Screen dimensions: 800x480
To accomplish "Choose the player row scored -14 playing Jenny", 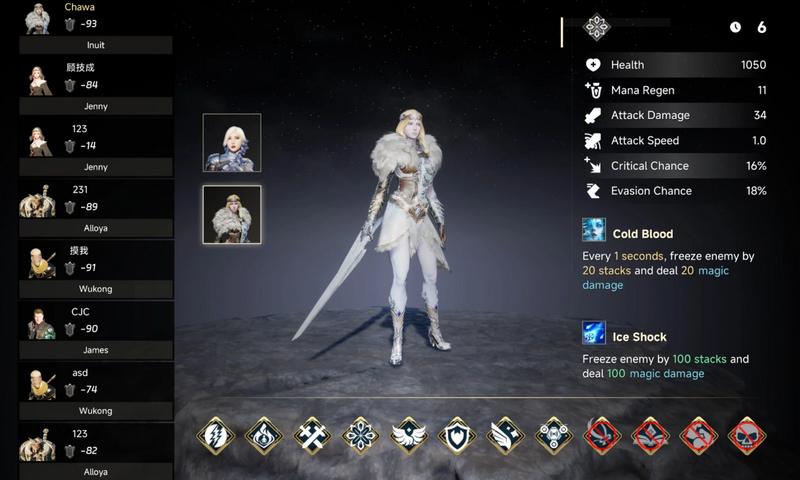I will (x=95, y=147).
